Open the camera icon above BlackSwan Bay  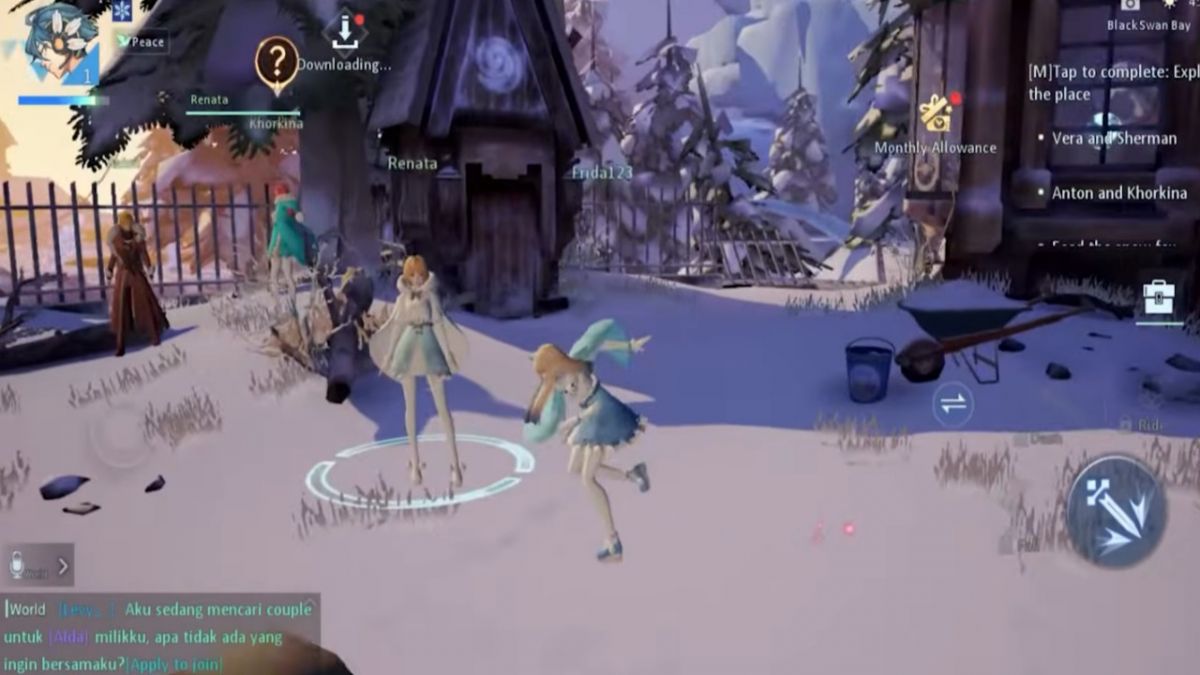[1130, 5]
